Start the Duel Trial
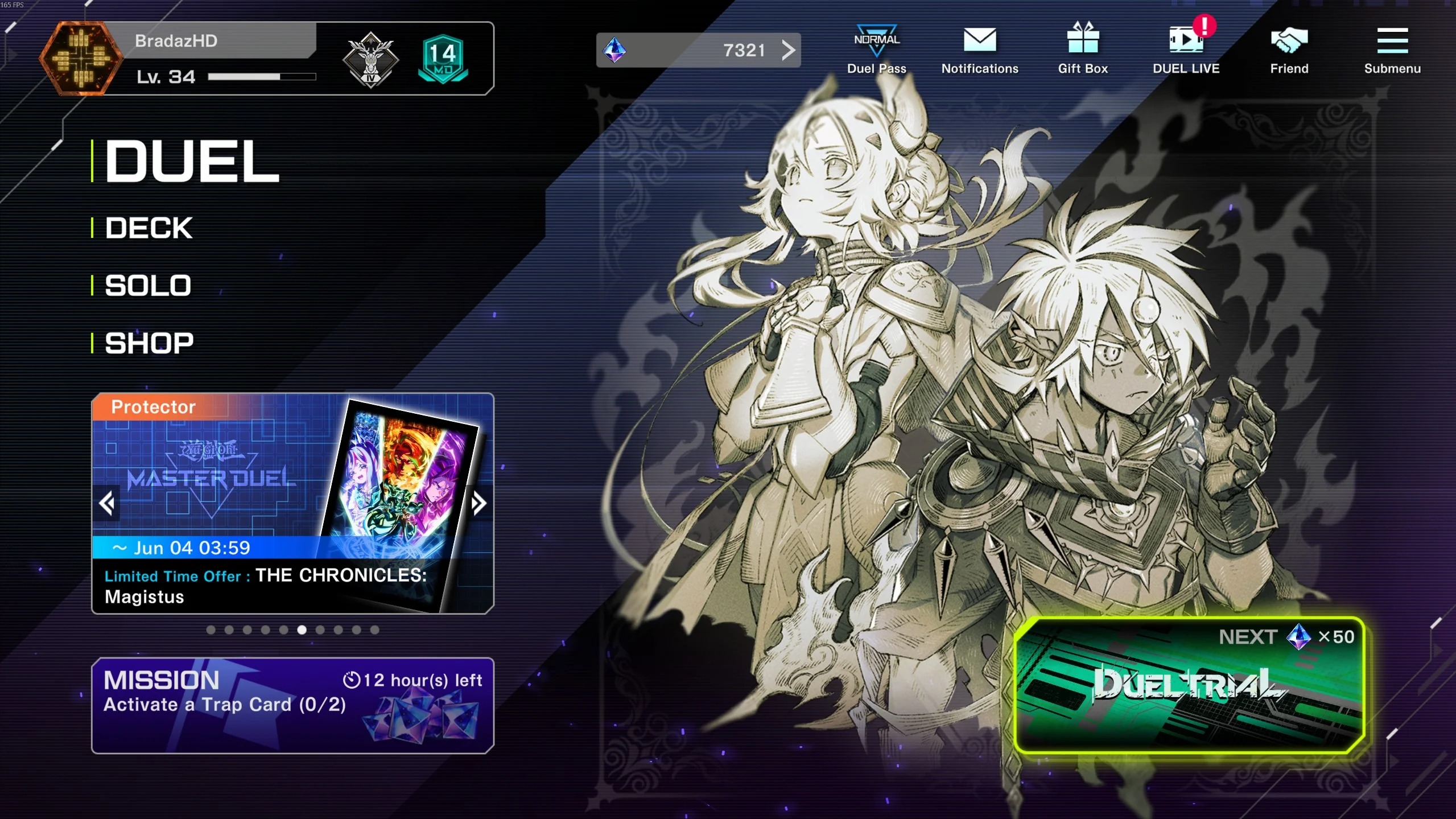This screenshot has height=819, width=1456. tap(1189, 685)
